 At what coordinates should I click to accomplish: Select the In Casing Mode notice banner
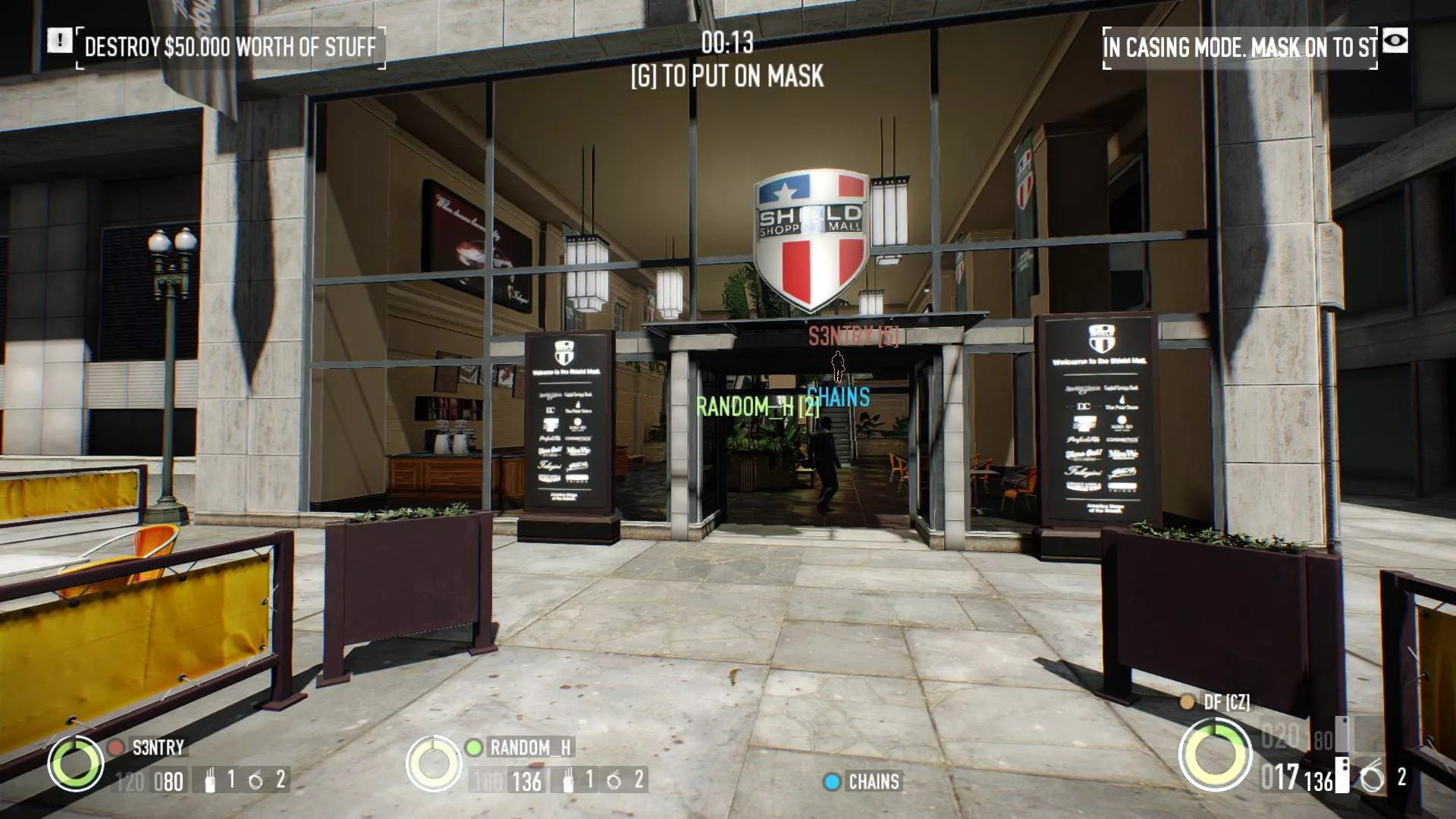[x=1240, y=48]
